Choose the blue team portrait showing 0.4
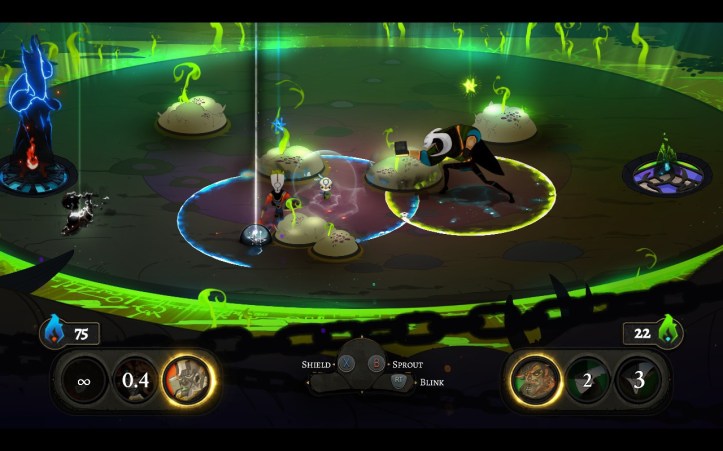Viewport: 723px width, 451px height. point(135,380)
